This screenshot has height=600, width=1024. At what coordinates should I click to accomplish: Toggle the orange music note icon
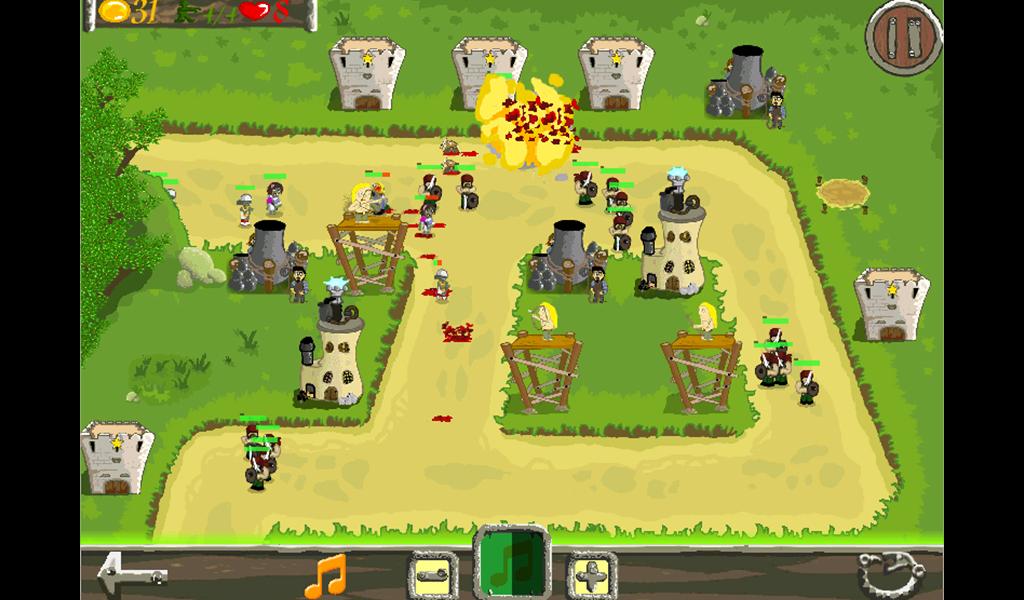coord(326,575)
